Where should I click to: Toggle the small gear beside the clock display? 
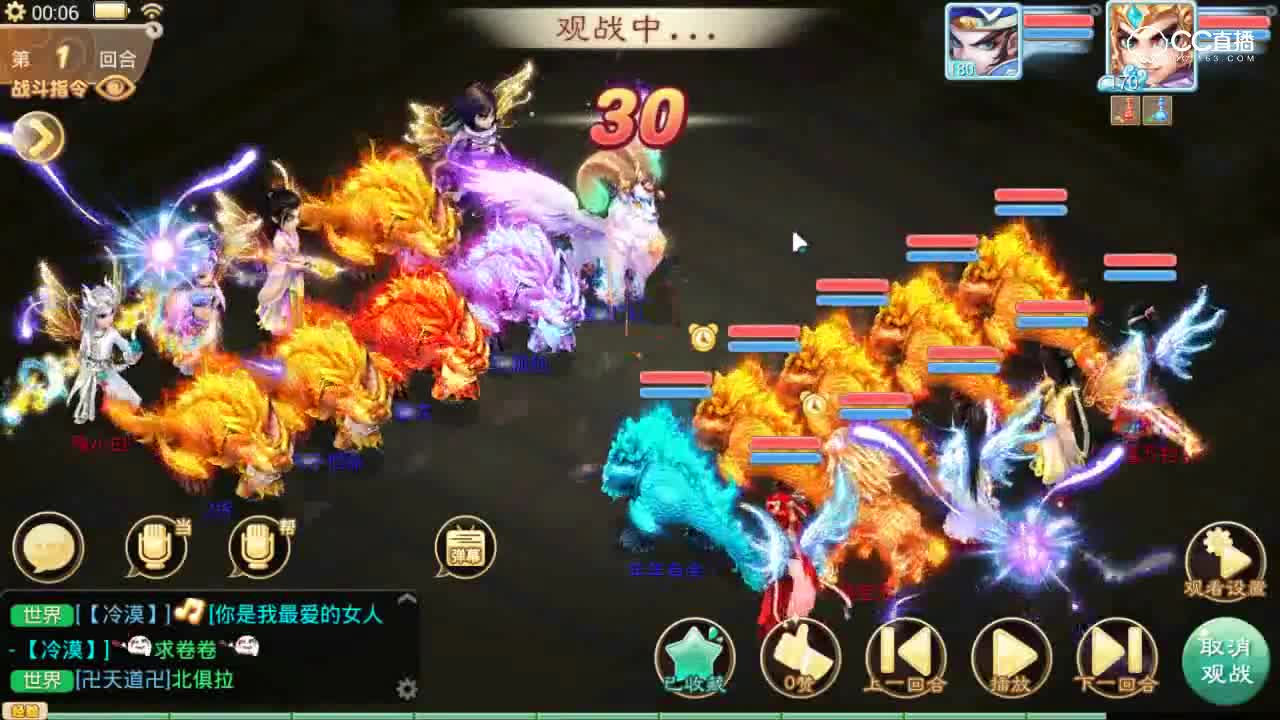pos(14,11)
